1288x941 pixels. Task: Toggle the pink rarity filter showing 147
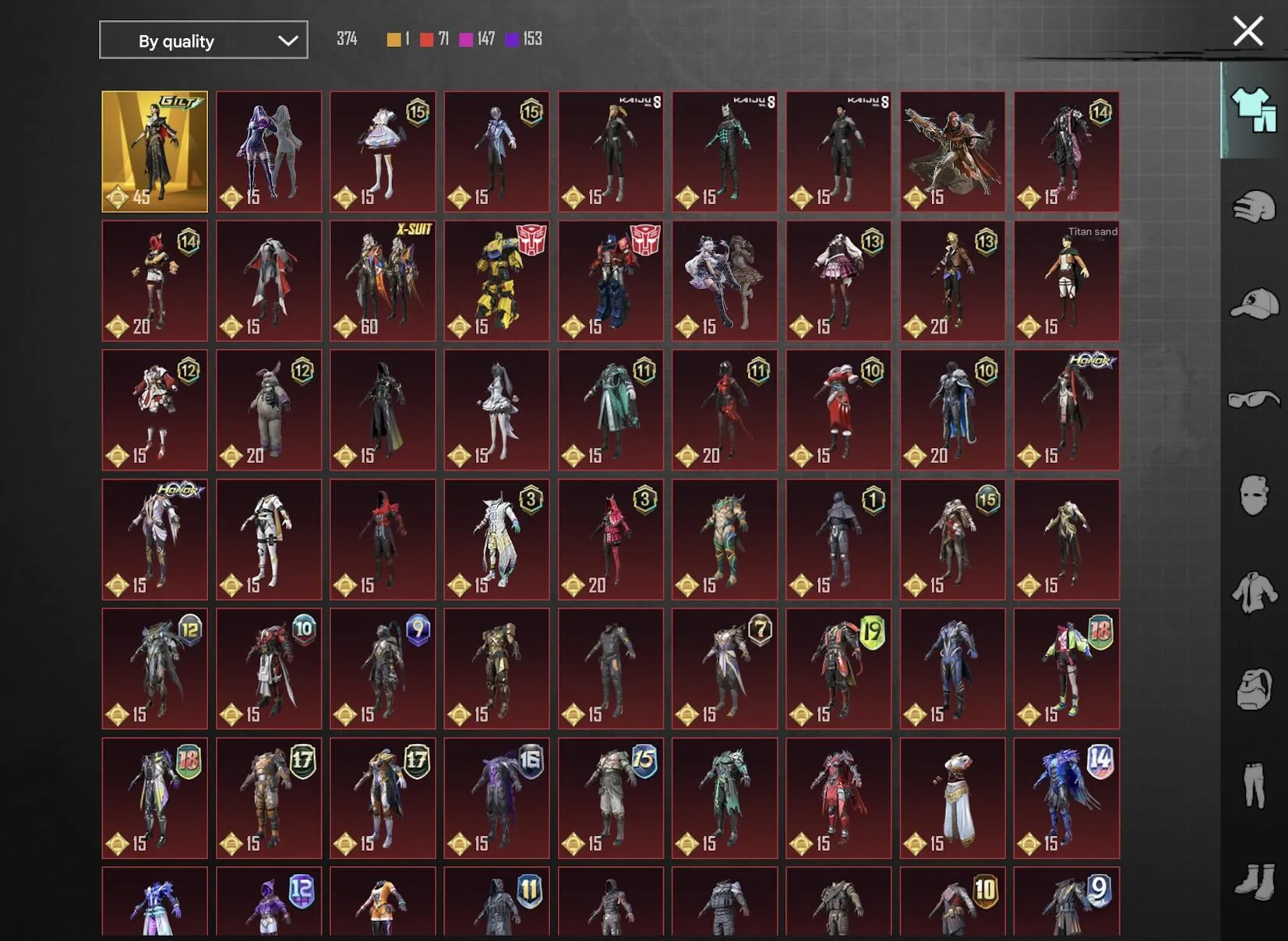pyautogui.click(x=466, y=38)
